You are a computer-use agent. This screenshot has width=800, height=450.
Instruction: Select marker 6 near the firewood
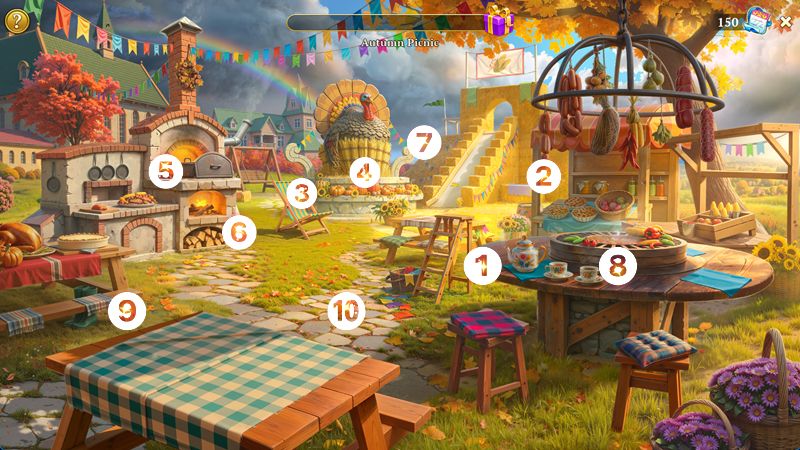point(240,232)
